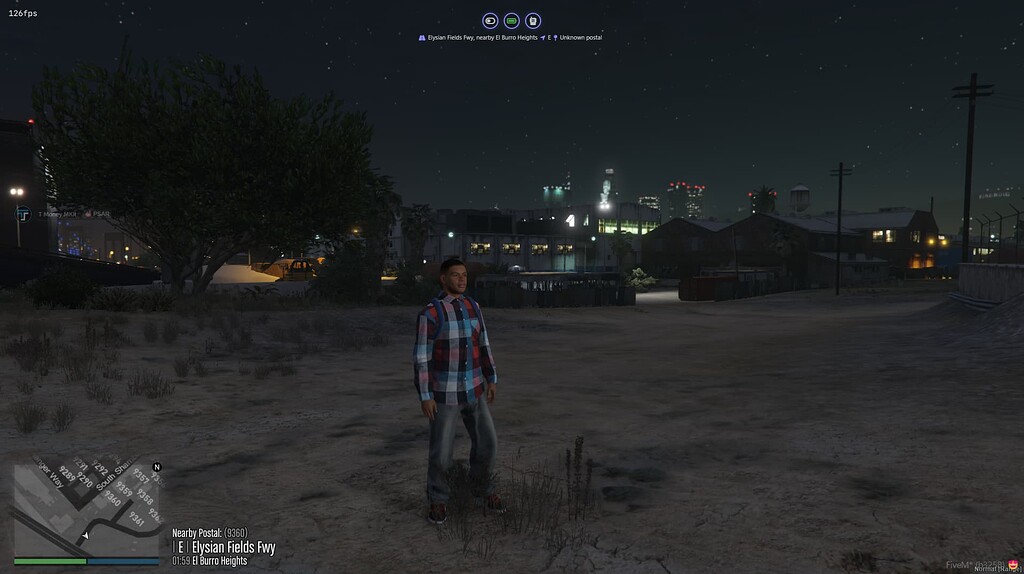Click the toggle switch icon in the top HUD

pos(490,20)
